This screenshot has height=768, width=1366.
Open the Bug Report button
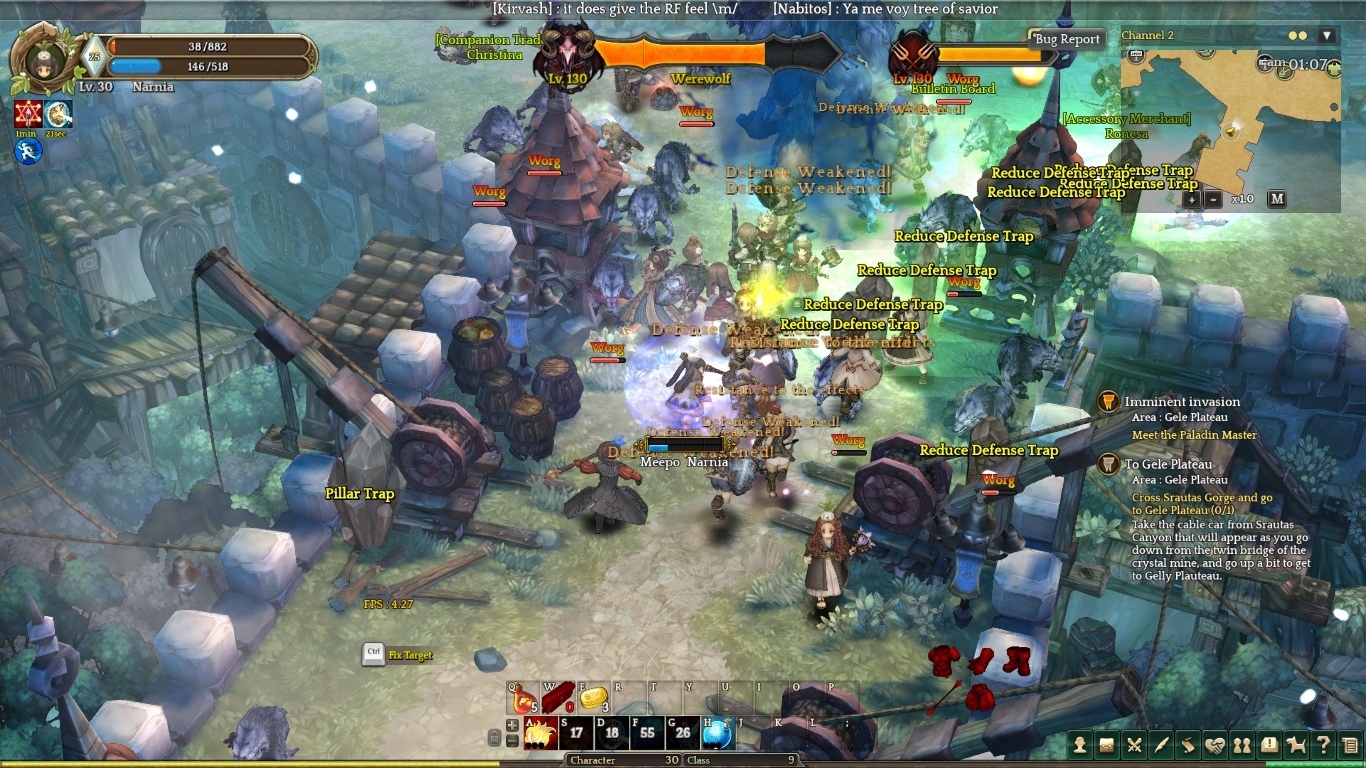point(1067,39)
